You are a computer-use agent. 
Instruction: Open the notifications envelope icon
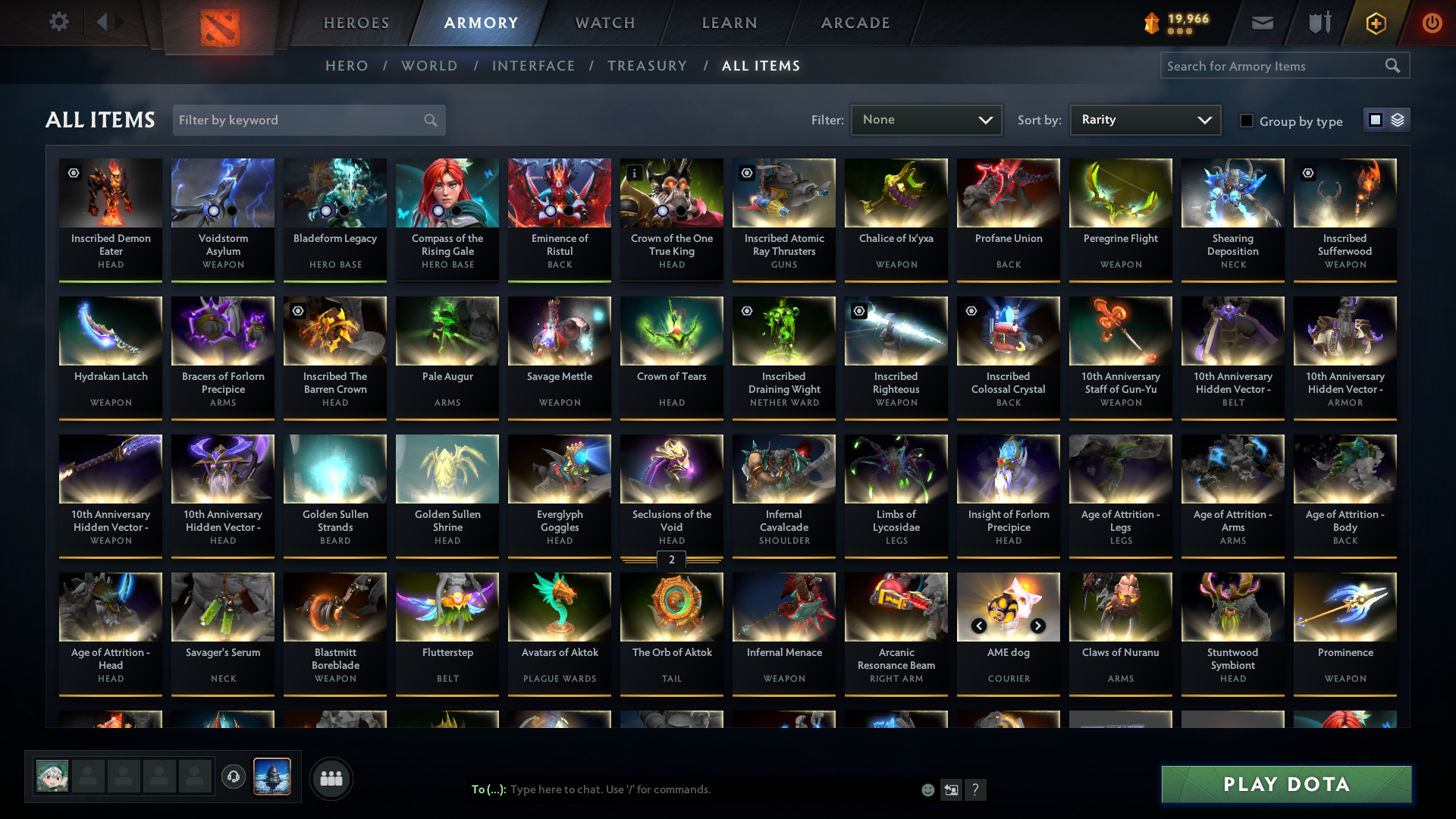click(1261, 23)
